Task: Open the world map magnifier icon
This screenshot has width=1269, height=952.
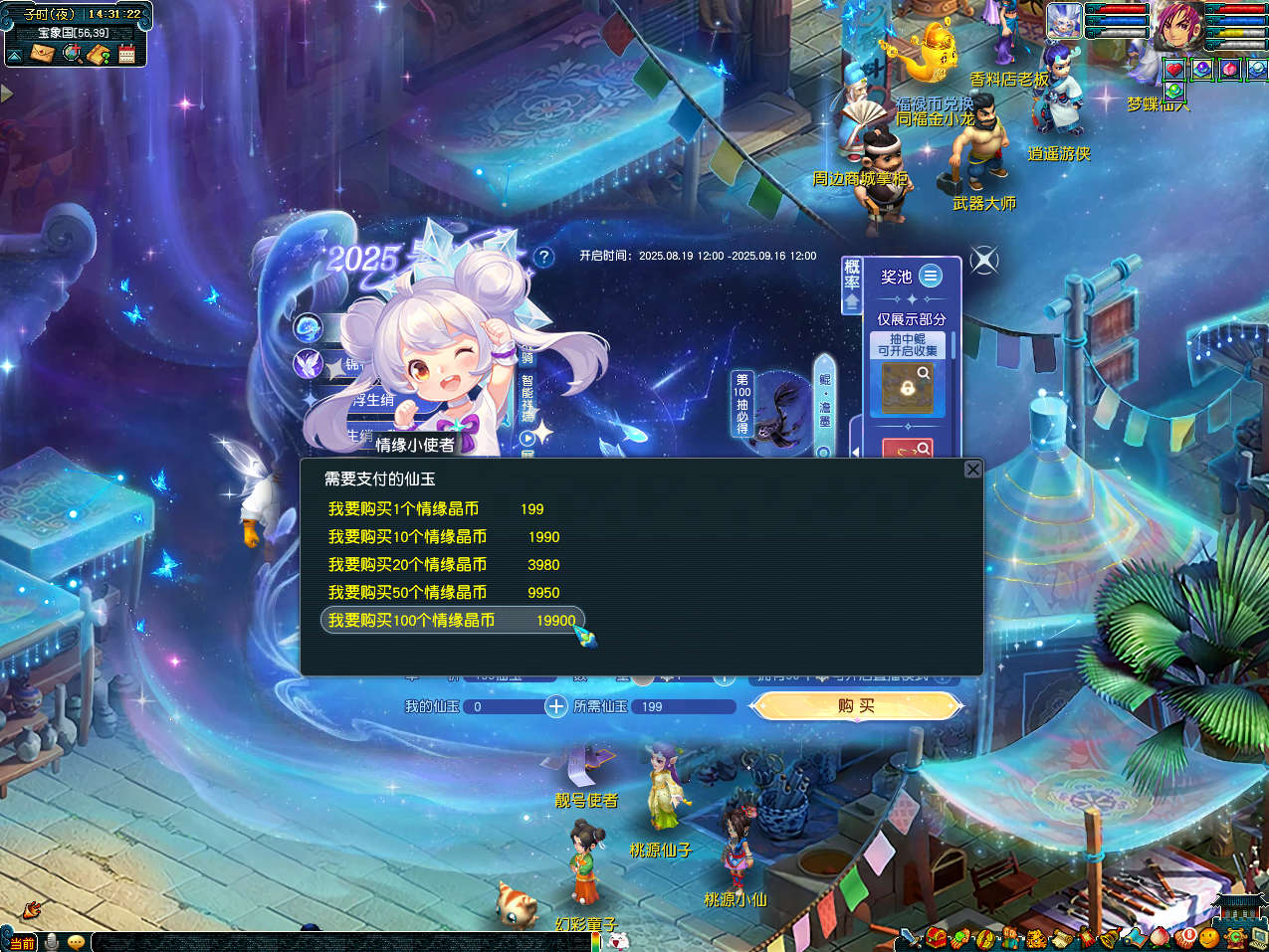Action: (x=72, y=54)
